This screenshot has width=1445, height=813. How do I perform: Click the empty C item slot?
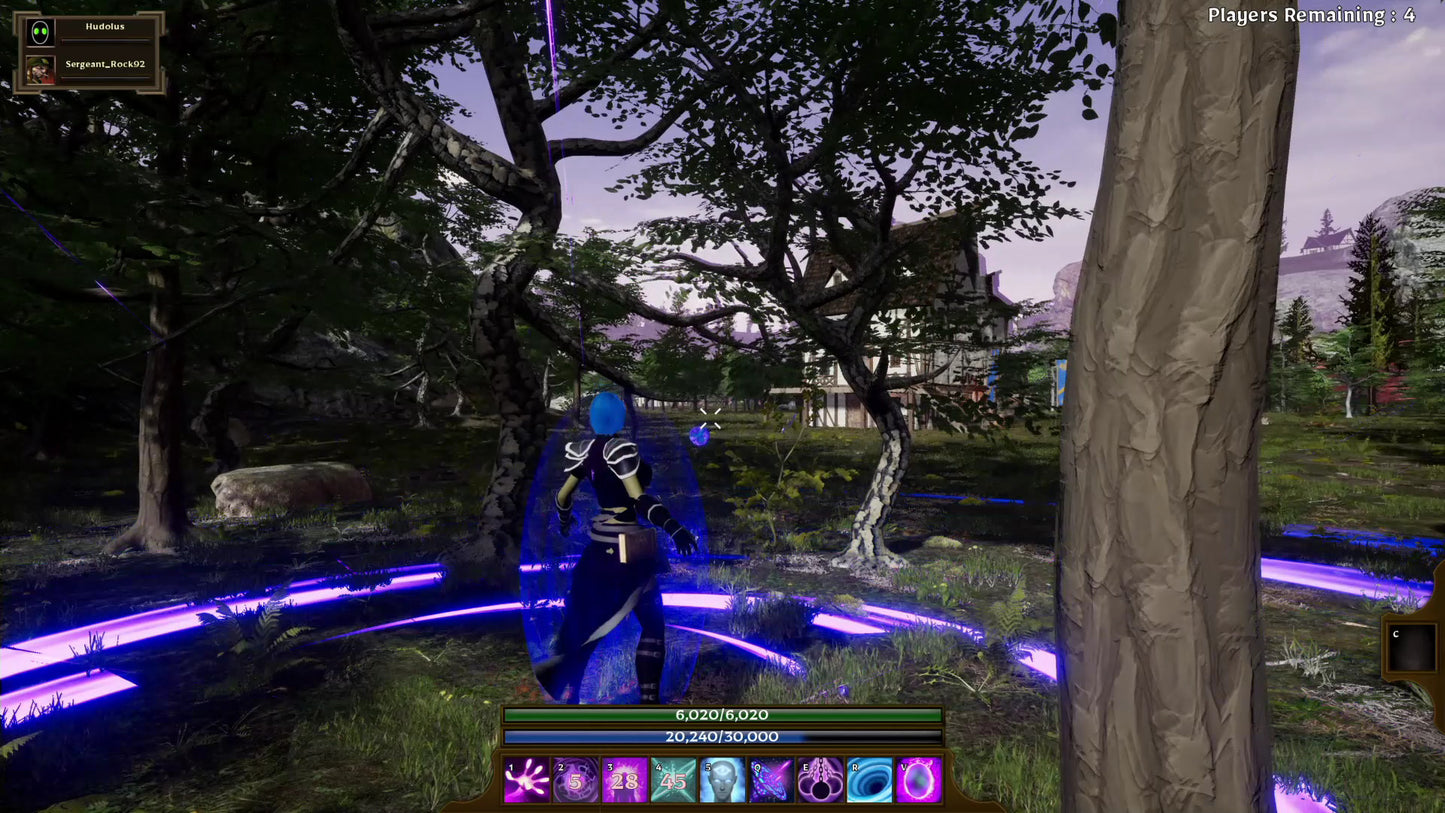point(1413,648)
